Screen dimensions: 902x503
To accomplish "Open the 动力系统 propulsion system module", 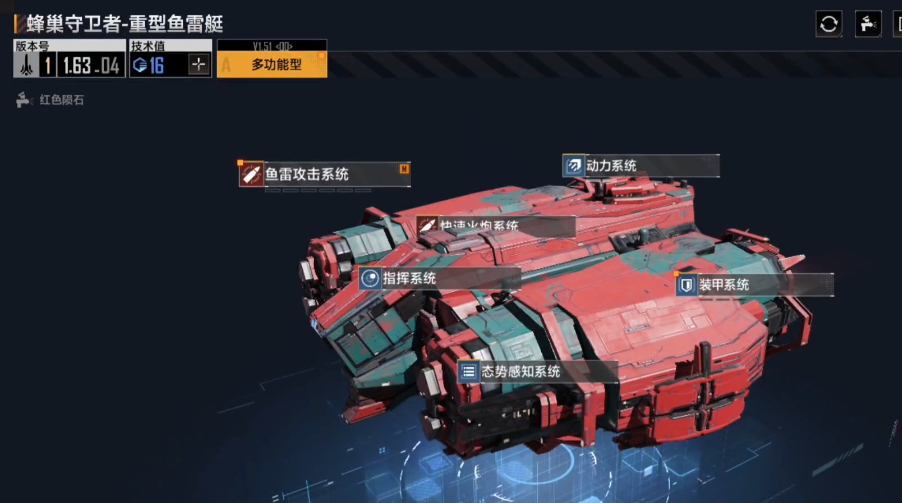I will 640,166.
